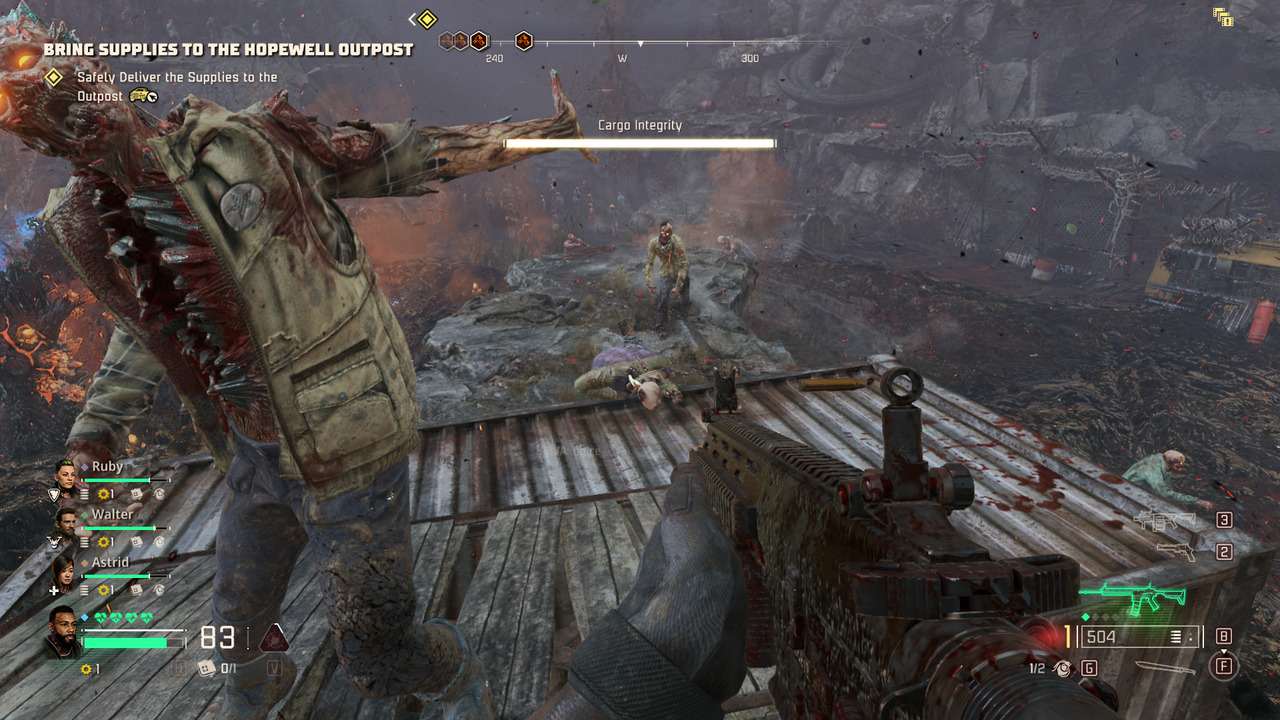
Task: Equip the heavy weapon in slot 3
Action: pyautogui.click(x=1165, y=520)
